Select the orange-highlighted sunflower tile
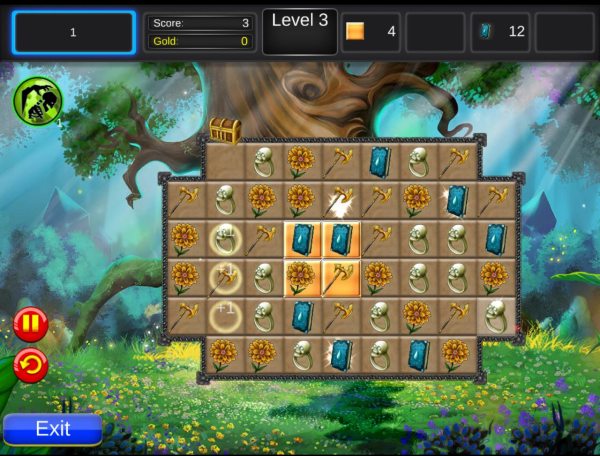The height and width of the screenshot is (456, 600). pos(301,277)
